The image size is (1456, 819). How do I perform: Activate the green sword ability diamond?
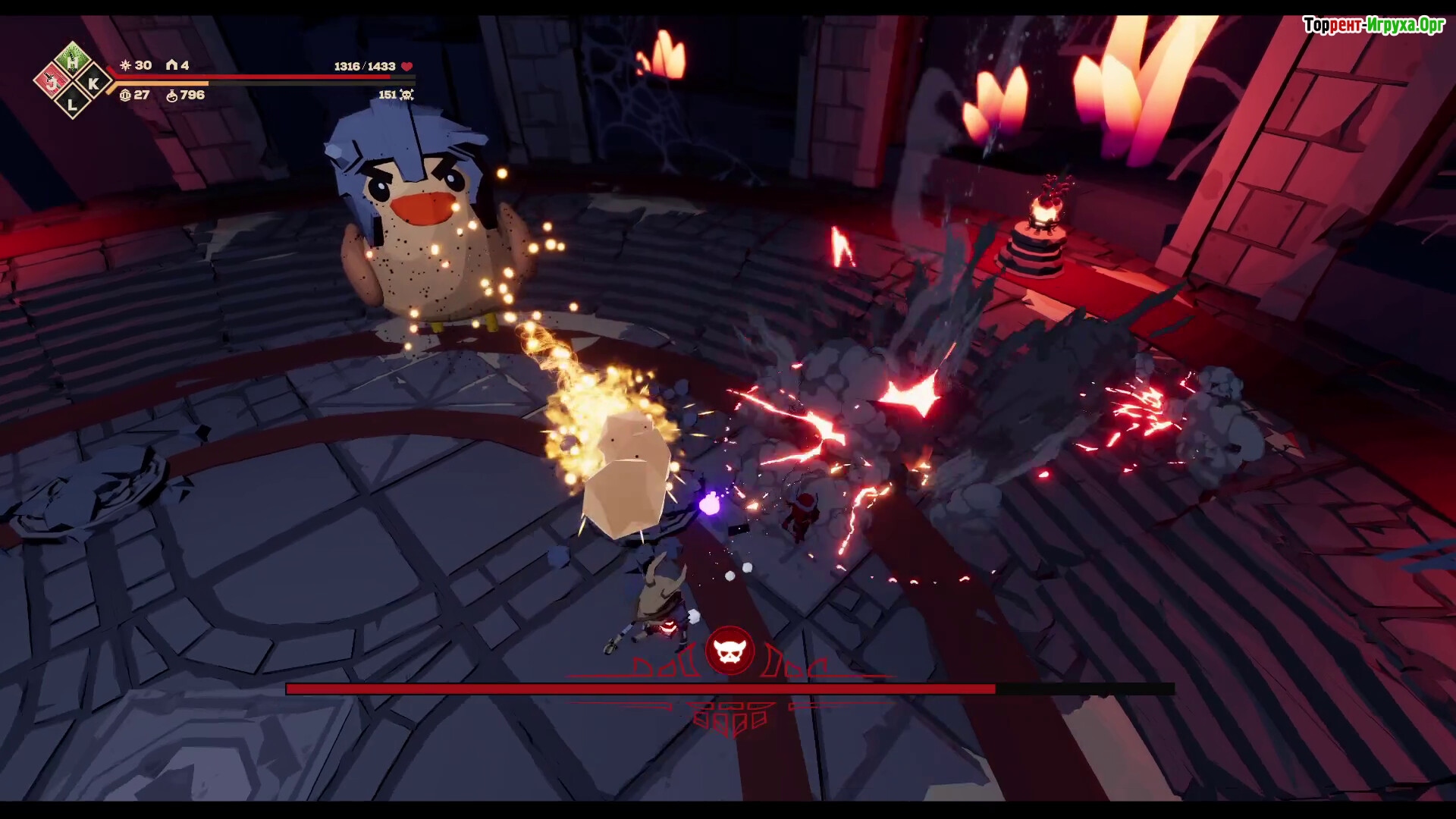(73, 60)
